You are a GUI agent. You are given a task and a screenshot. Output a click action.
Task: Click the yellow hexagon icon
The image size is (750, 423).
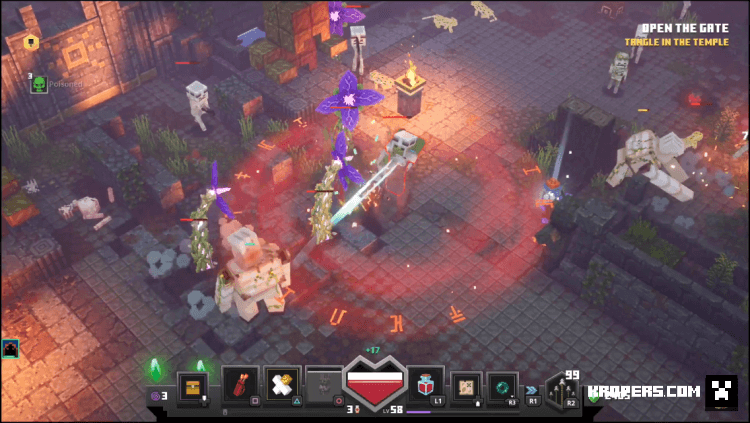coord(30,42)
